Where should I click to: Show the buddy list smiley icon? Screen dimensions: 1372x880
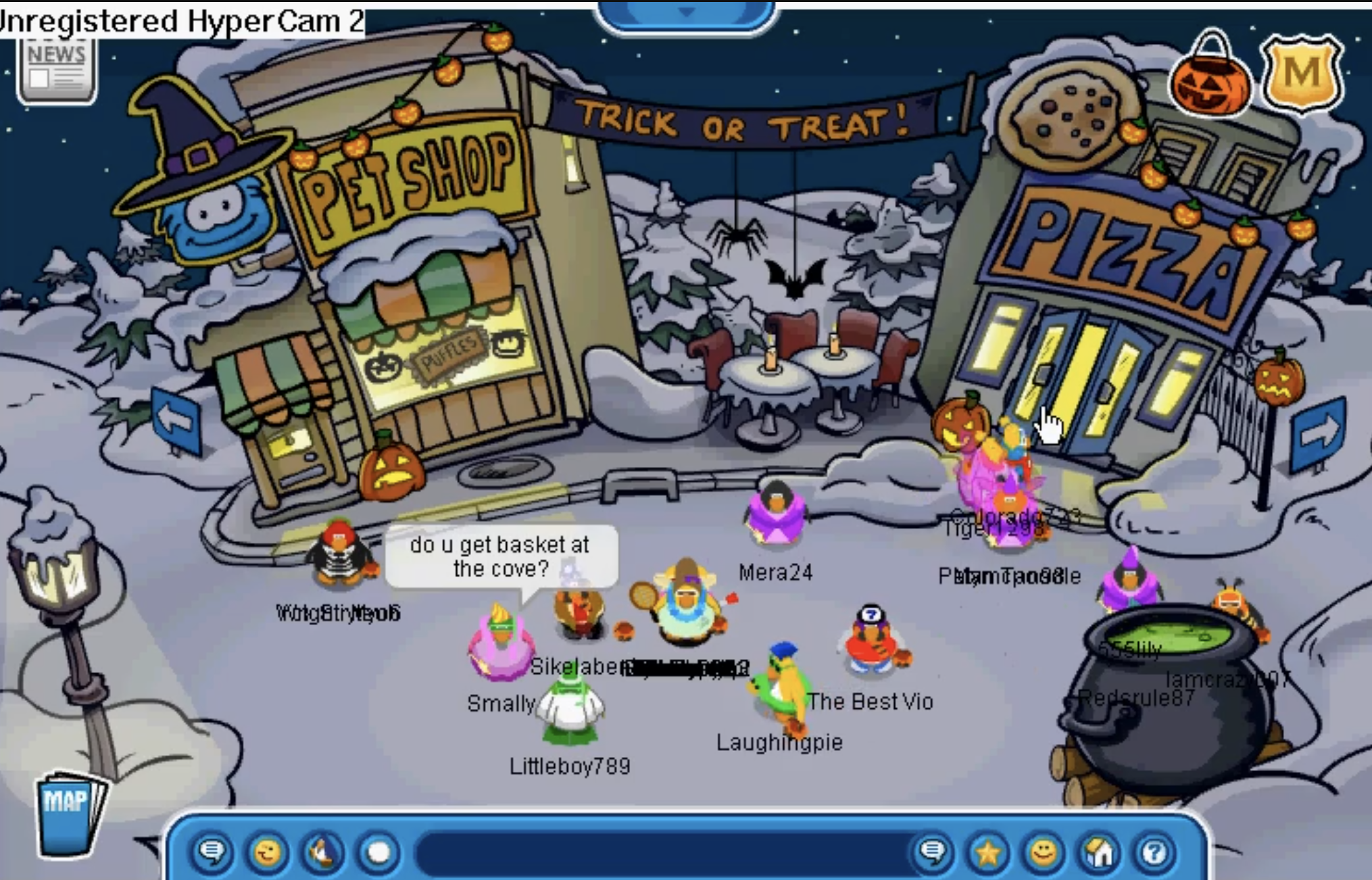coord(1043,852)
